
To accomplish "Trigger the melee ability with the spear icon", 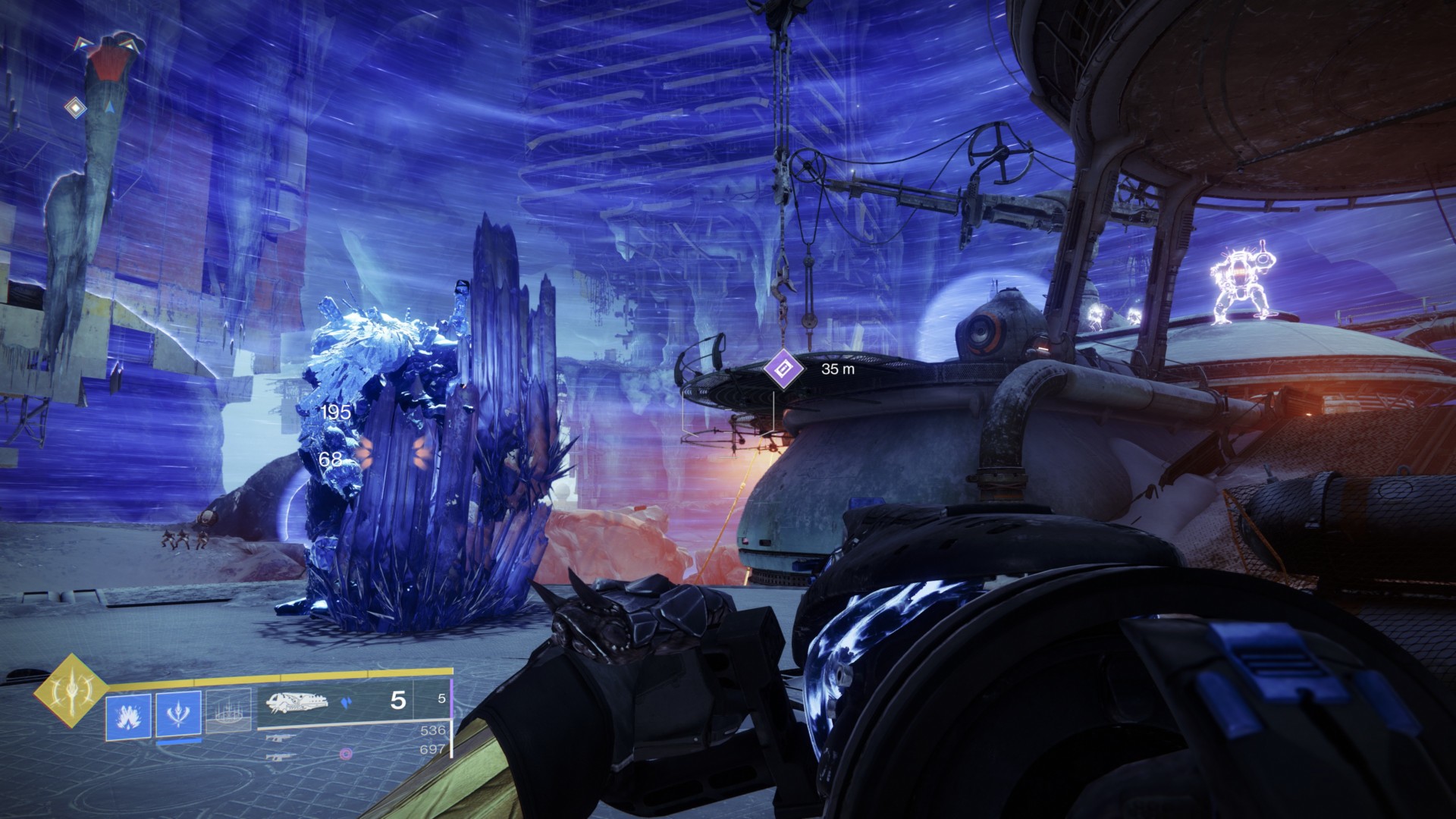I will pyautogui.click(x=178, y=715).
